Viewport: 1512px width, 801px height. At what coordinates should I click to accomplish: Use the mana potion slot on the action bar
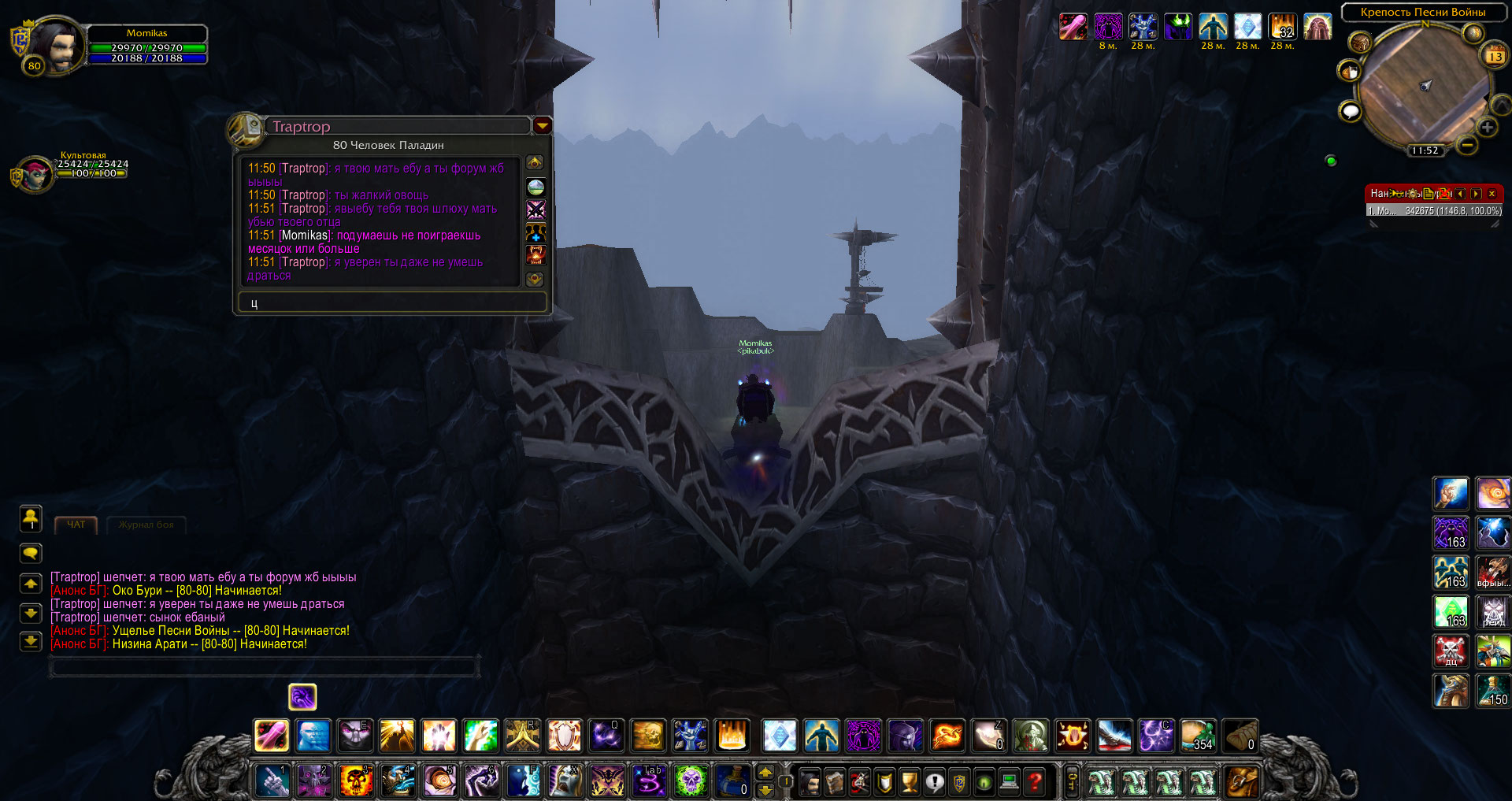[x=732, y=781]
